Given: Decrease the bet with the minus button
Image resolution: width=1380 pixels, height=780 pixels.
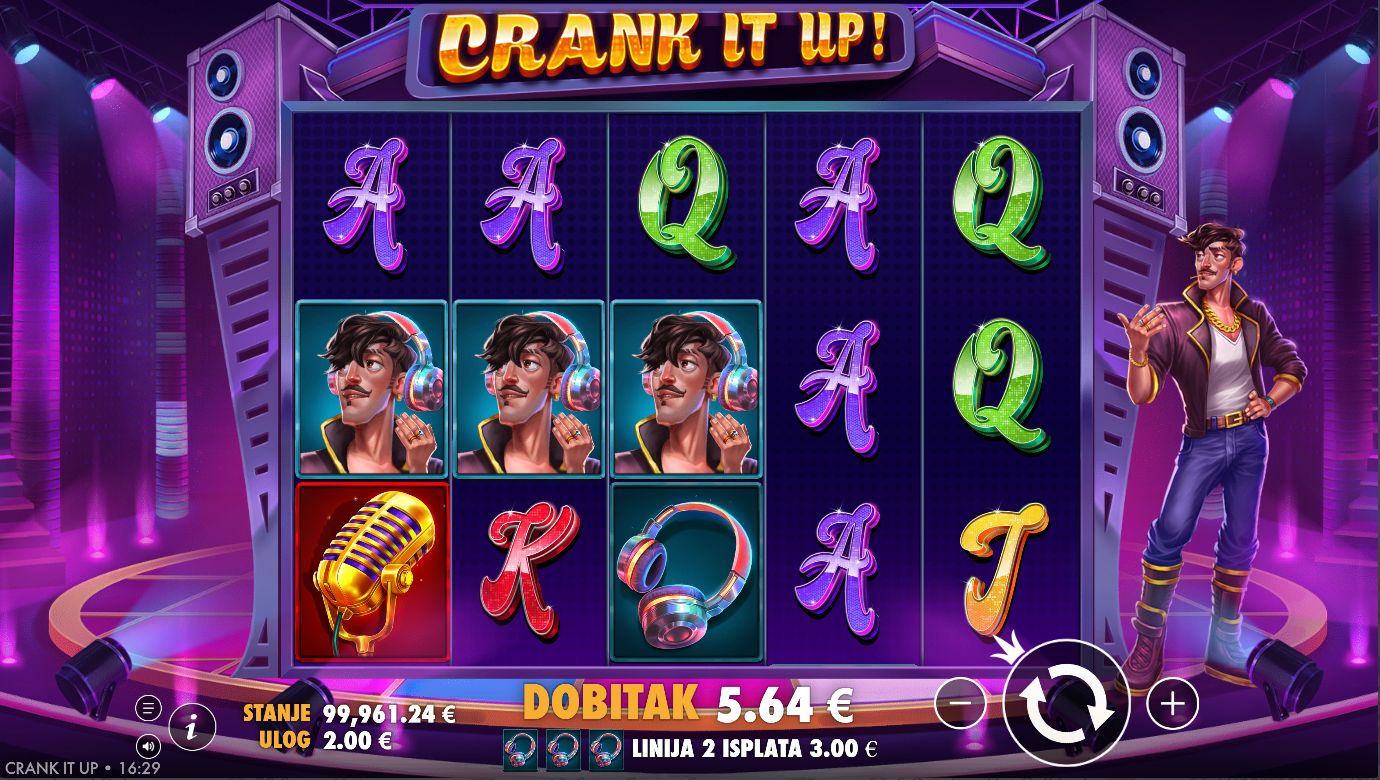Looking at the screenshot, I should click(960, 704).
